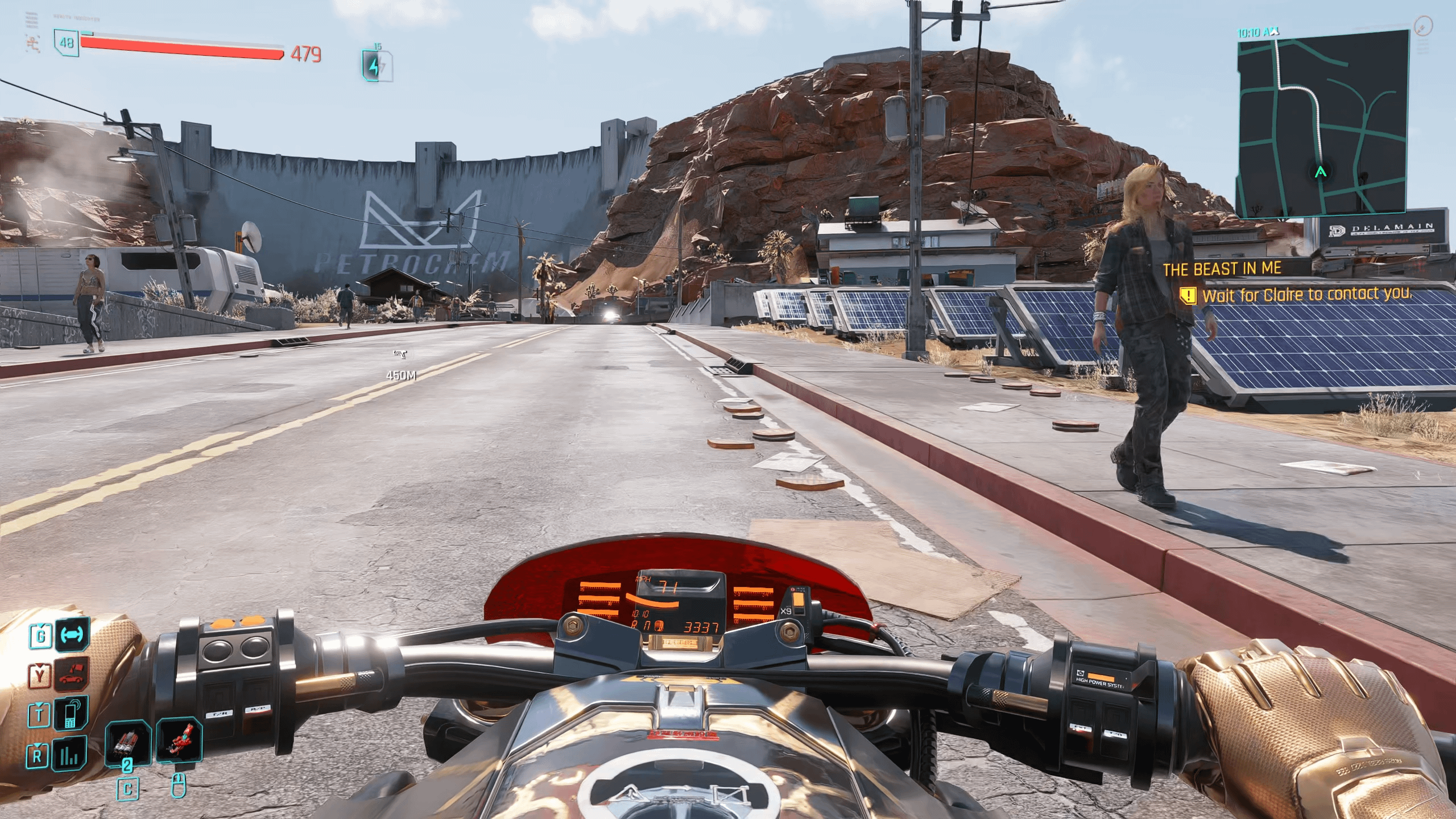Viewport: 1456px width, 819px height.
Task: Click the green player arrow on minimap
Action: pyautogui.click(x=1321, y=171)
